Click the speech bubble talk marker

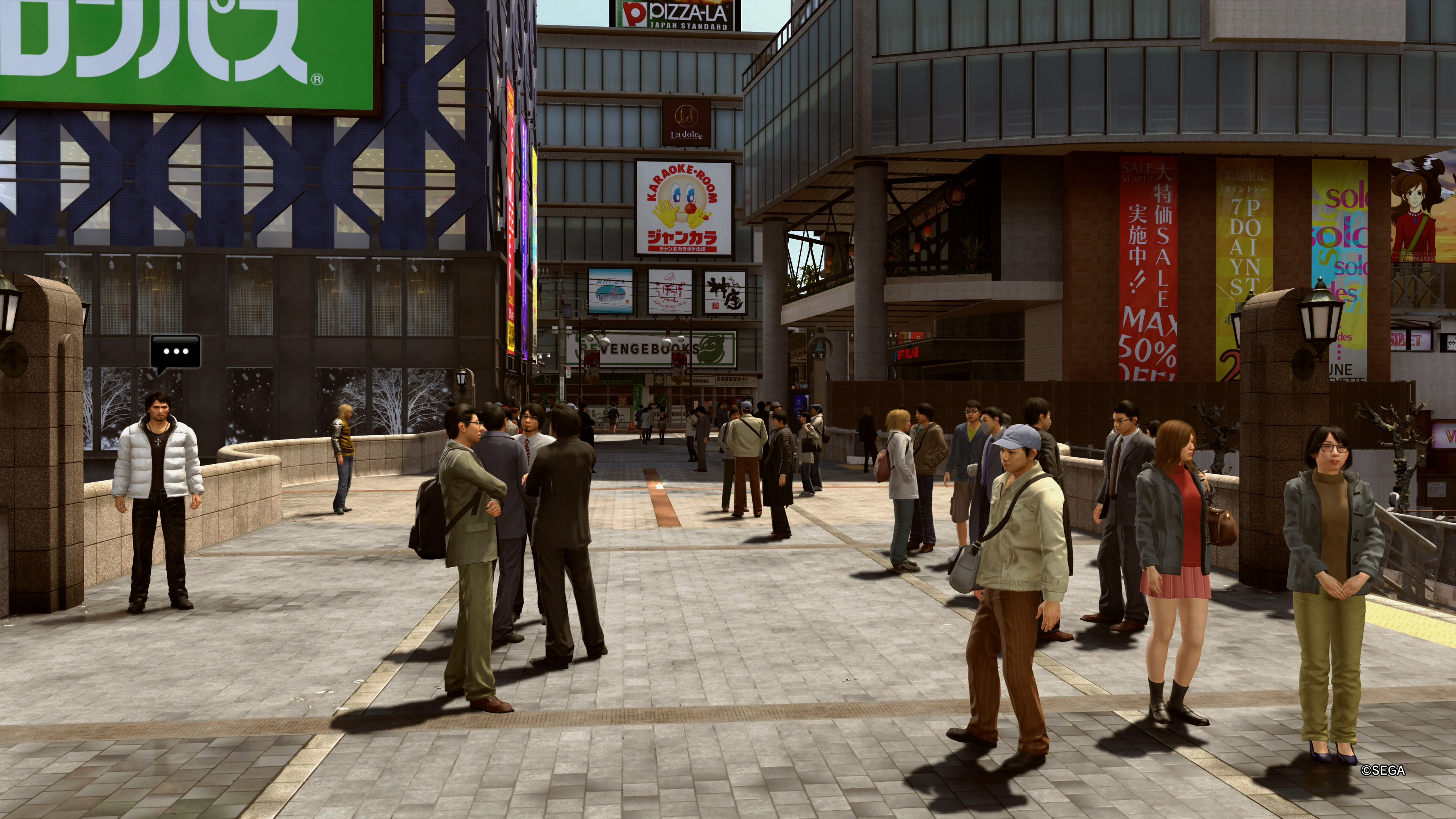click(175, 352)
